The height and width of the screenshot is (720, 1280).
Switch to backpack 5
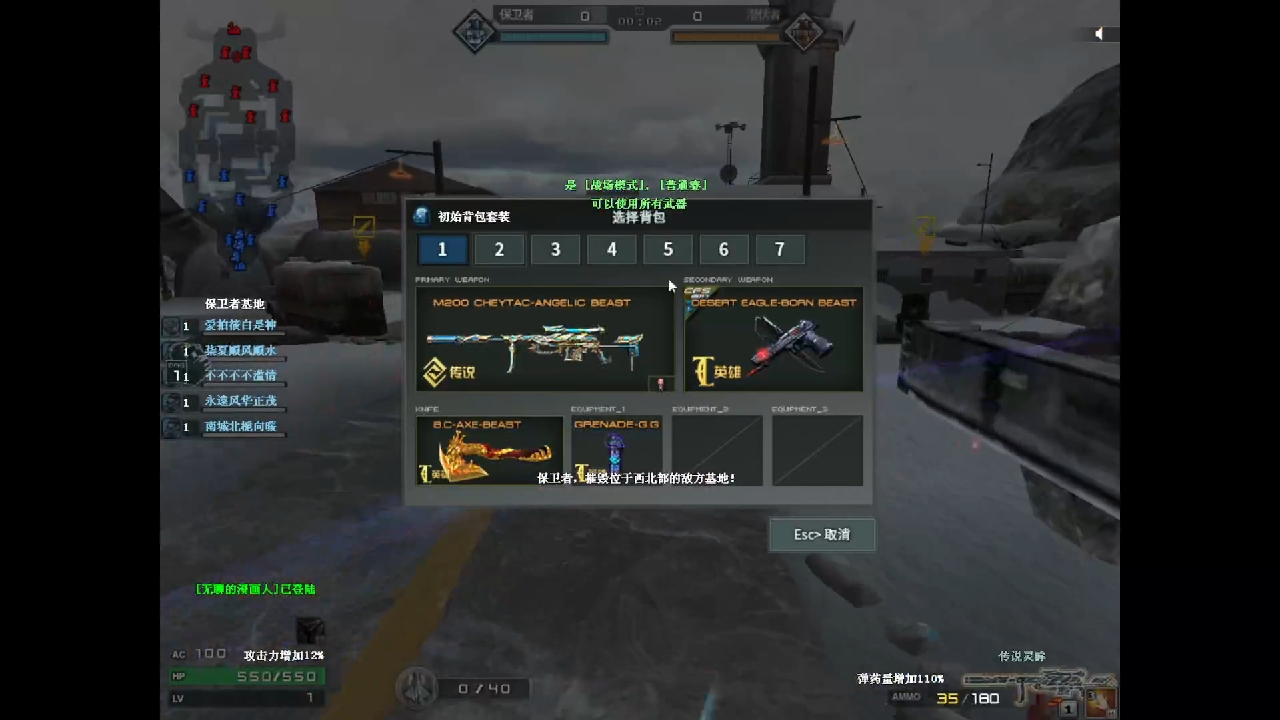point(668,250)
